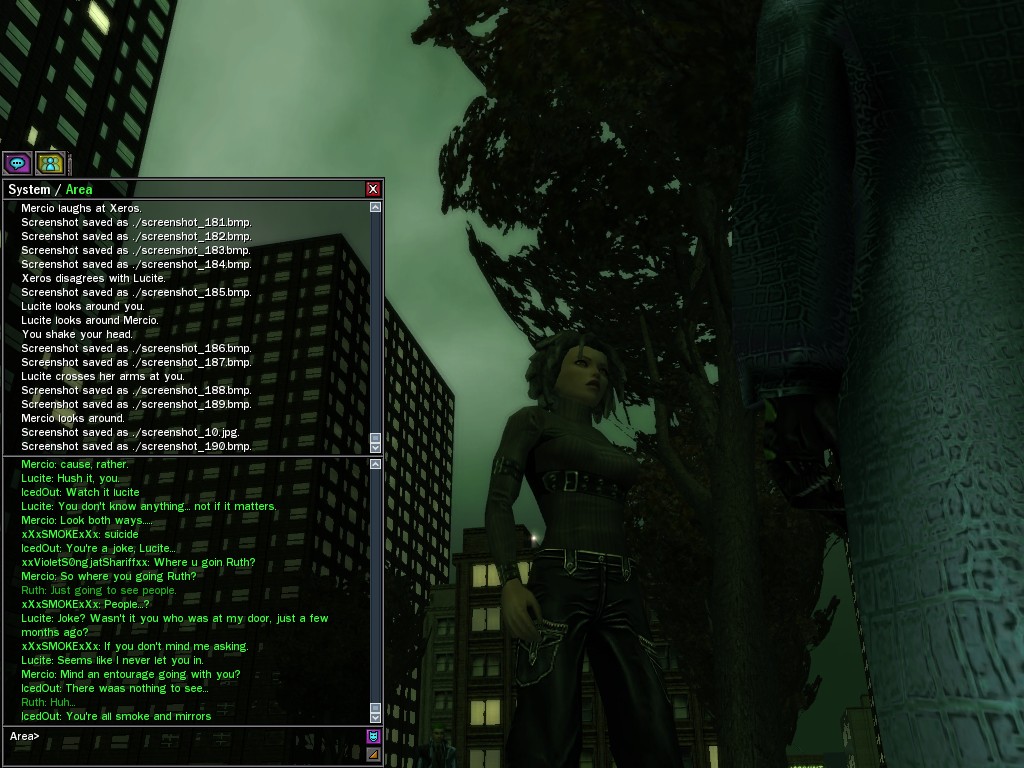
Task: Click the orange triangle resize button
Action: point(374,754)
